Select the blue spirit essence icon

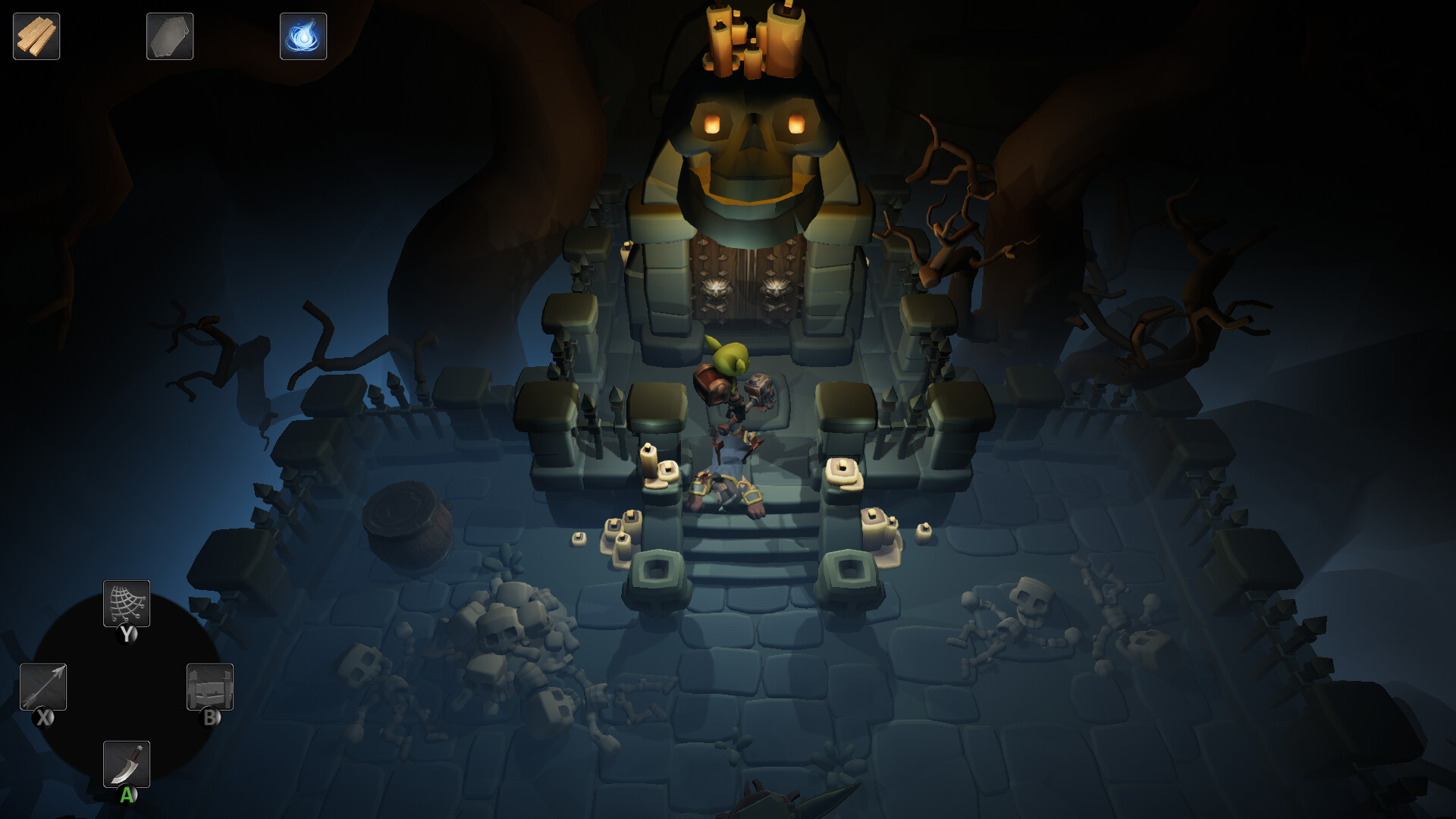pyautogui.click(x=303, y=36)
